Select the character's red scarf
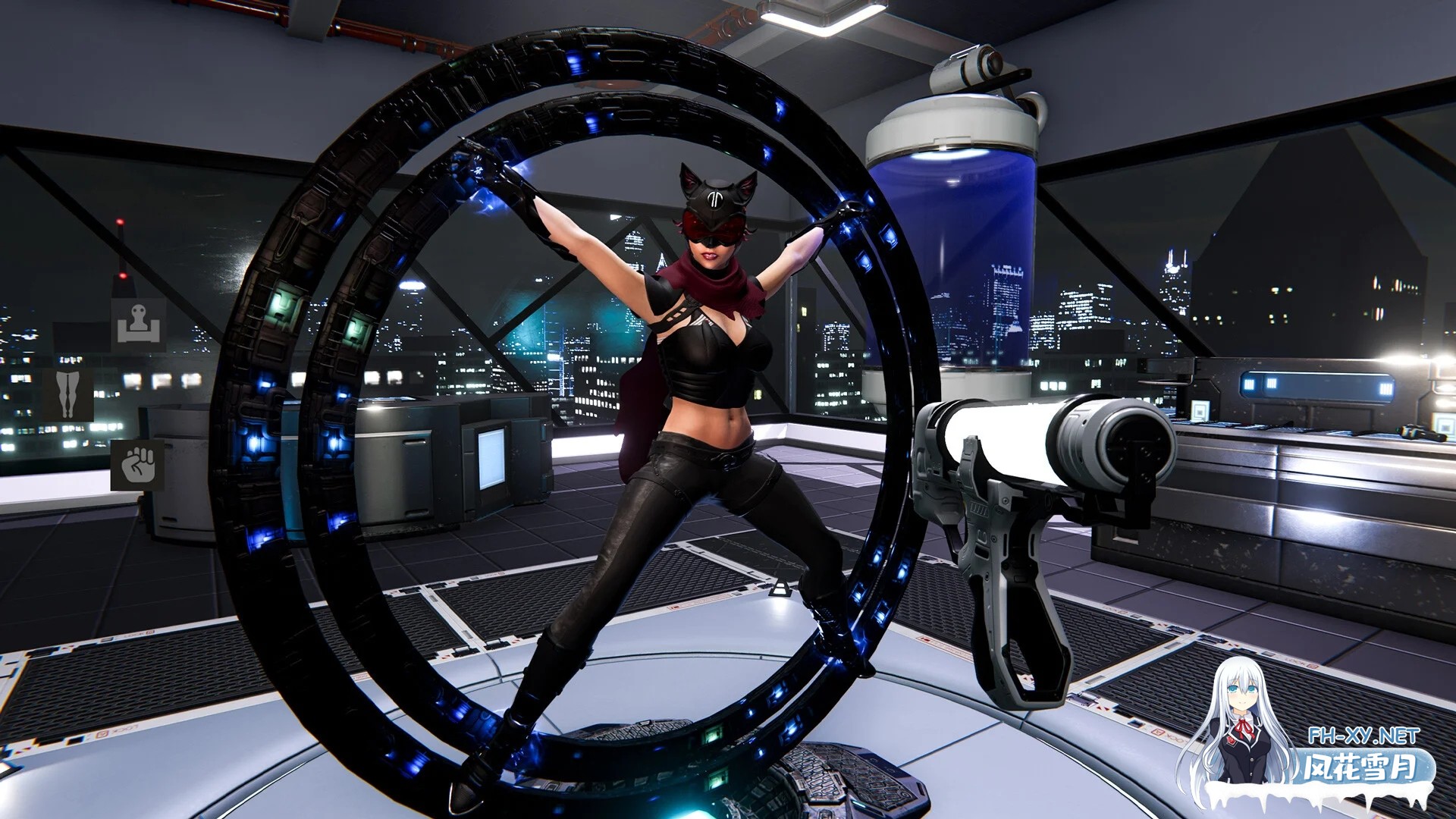Viewport: 1456px width, 819px height. click(709, 281)
